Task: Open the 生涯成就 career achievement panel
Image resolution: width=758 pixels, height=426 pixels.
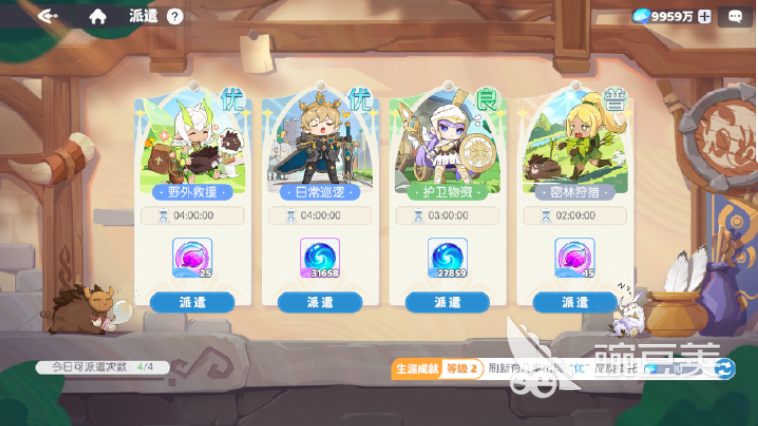Action: pyautogui.click(x=417, y=369)
